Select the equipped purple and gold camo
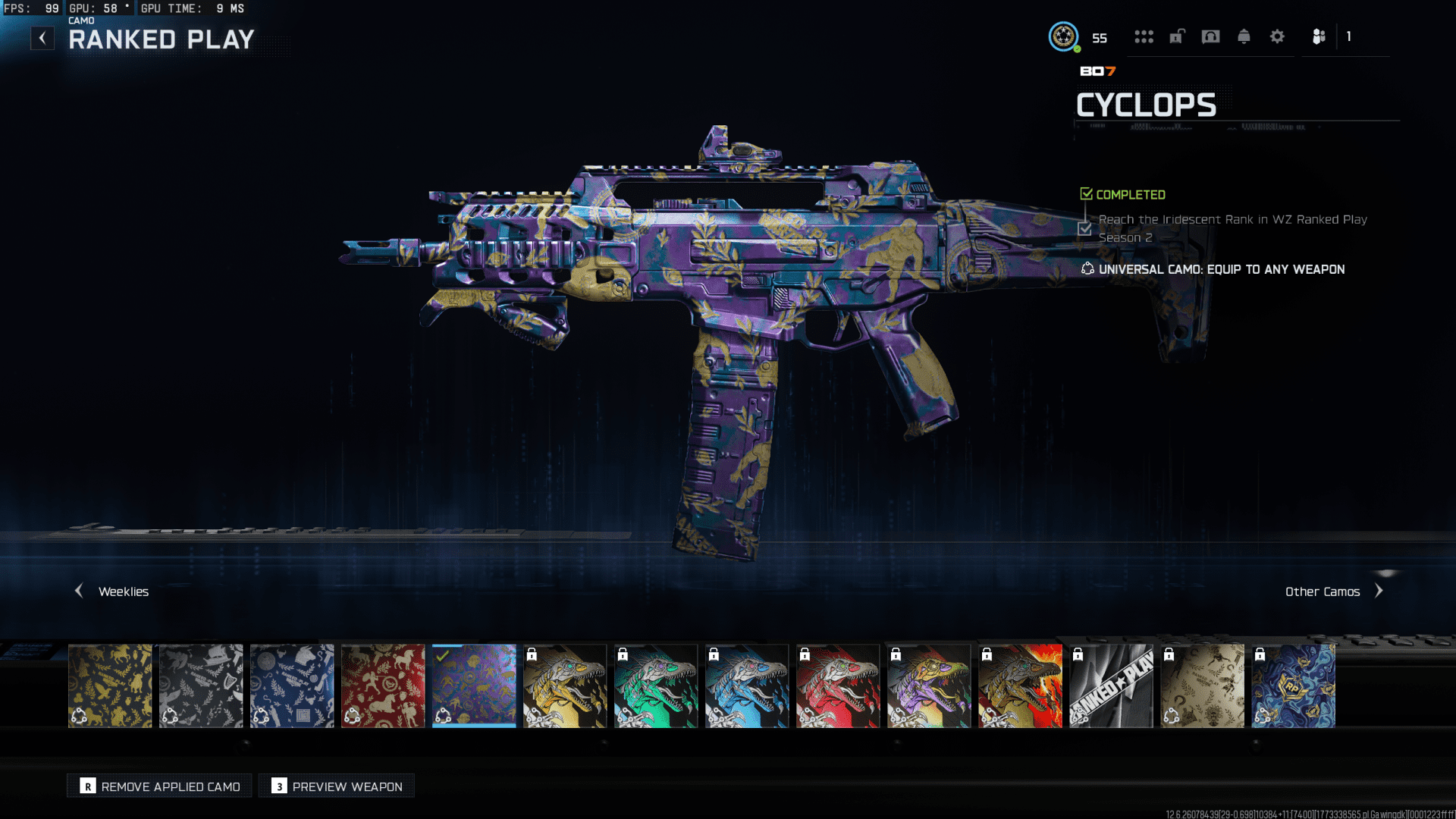This screenshot has width=1456, height=819. [474, 686]
